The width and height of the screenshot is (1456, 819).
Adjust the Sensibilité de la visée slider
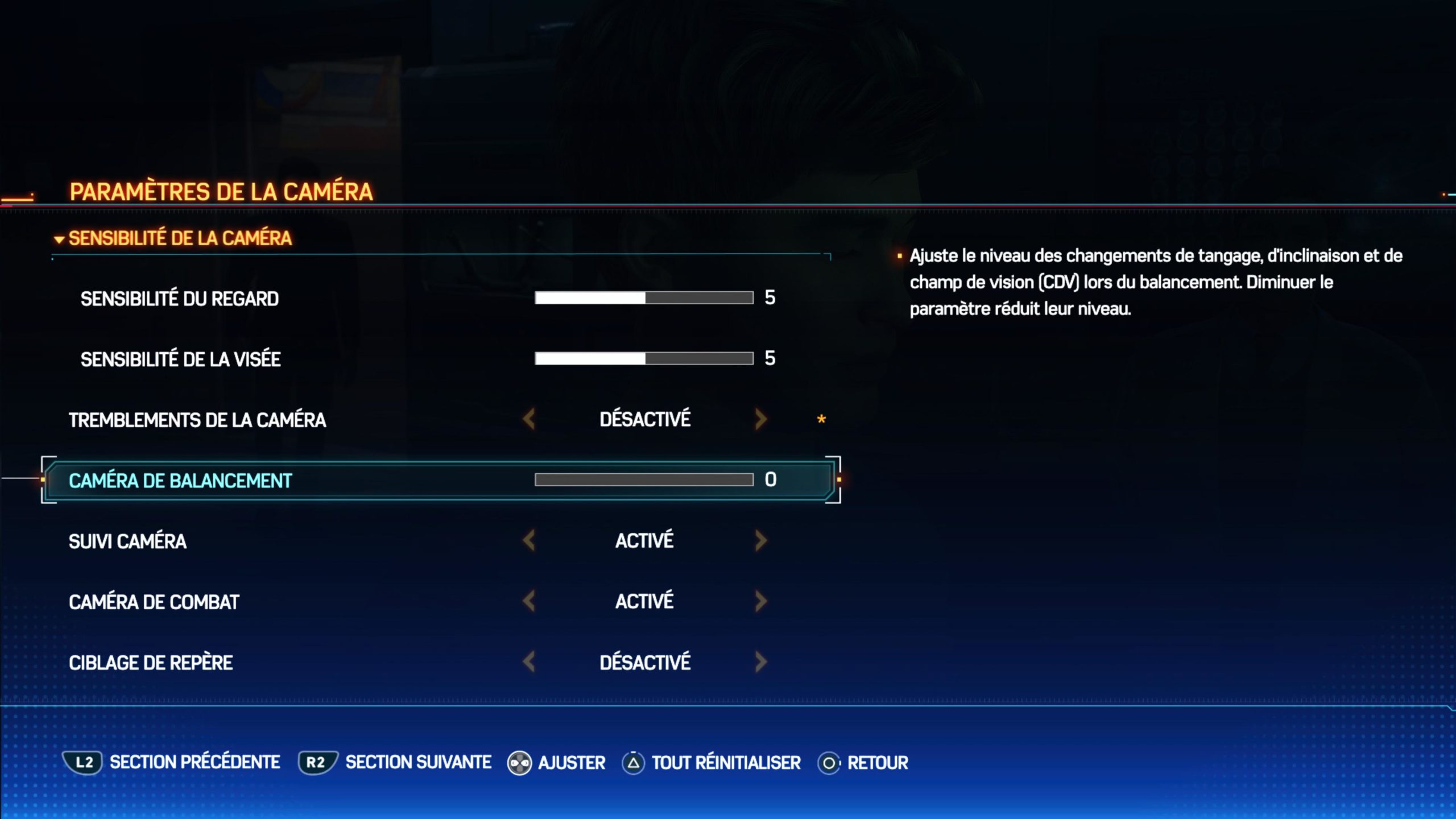point(644,358)
